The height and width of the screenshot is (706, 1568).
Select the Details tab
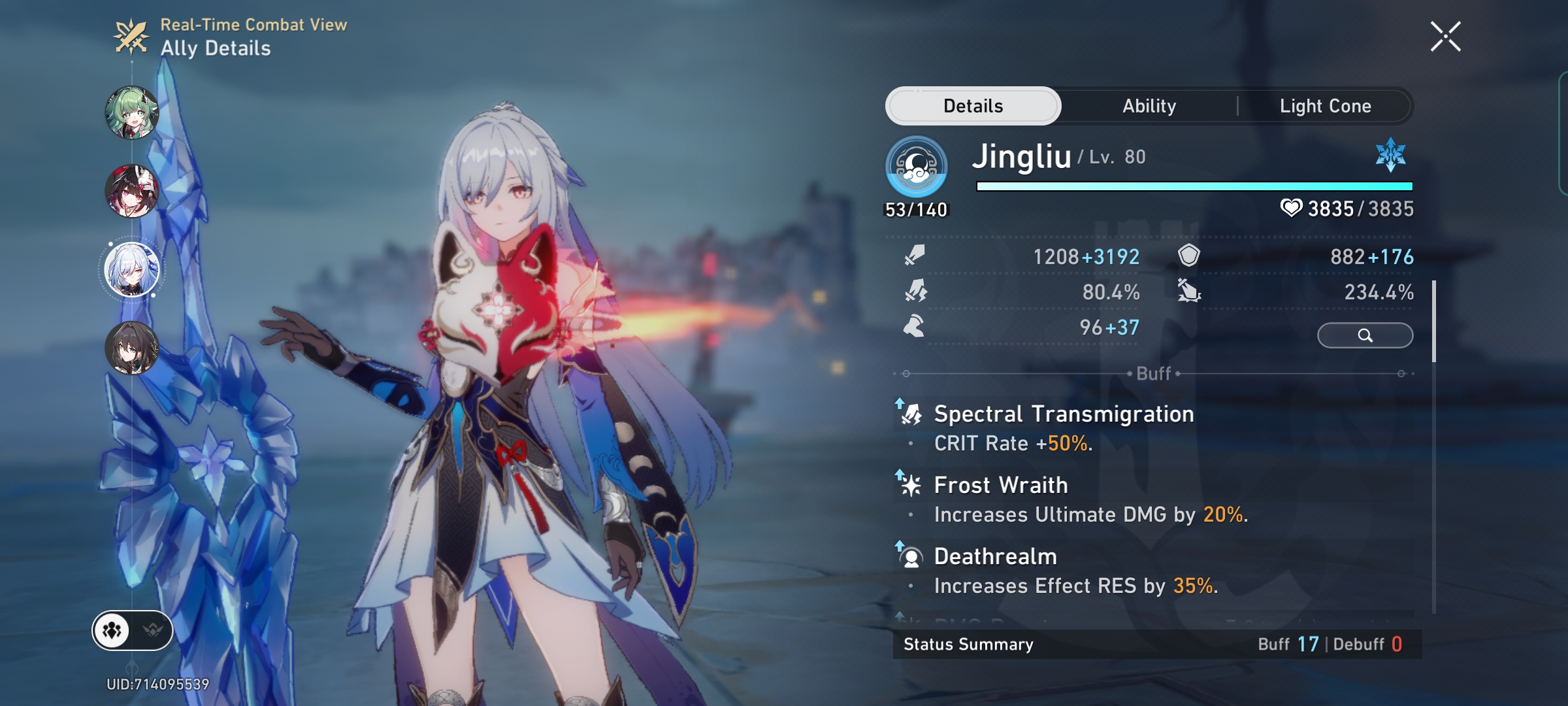(x=973, y=105)
